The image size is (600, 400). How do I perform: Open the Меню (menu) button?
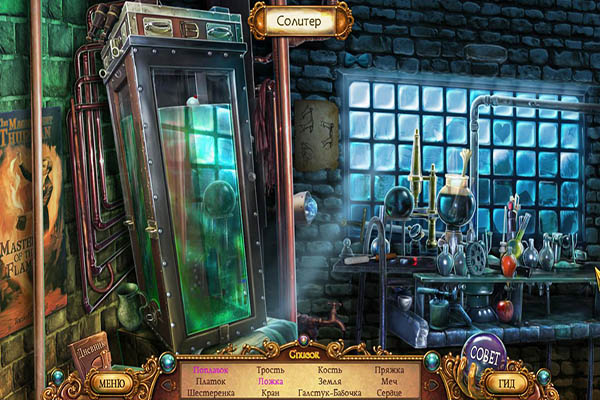point(112,382)
